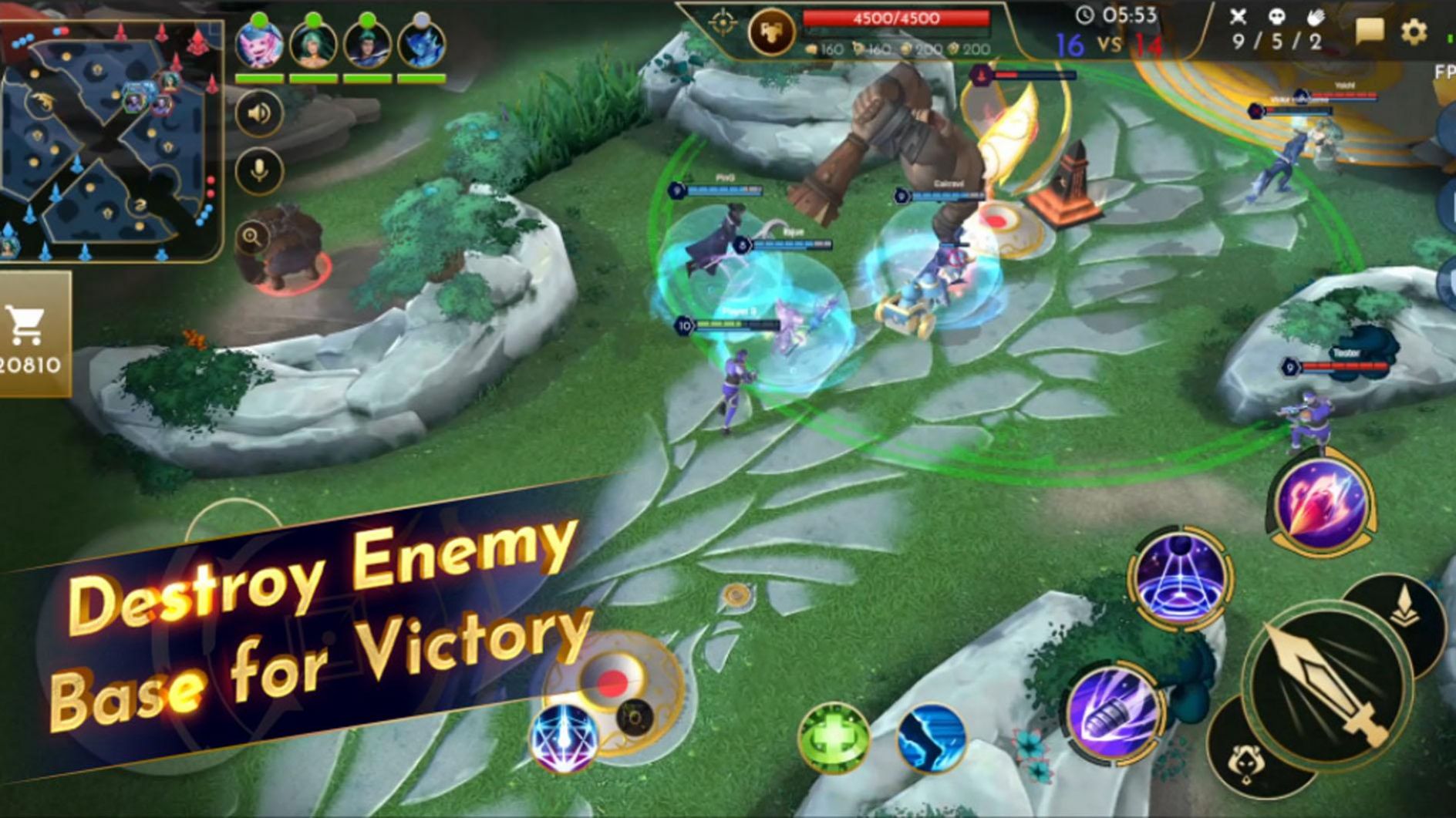Image resolution: width=1456 pixels, height=818 pixels.
Task: Select the blue creature teammate portrait
Action: point(421,45)
